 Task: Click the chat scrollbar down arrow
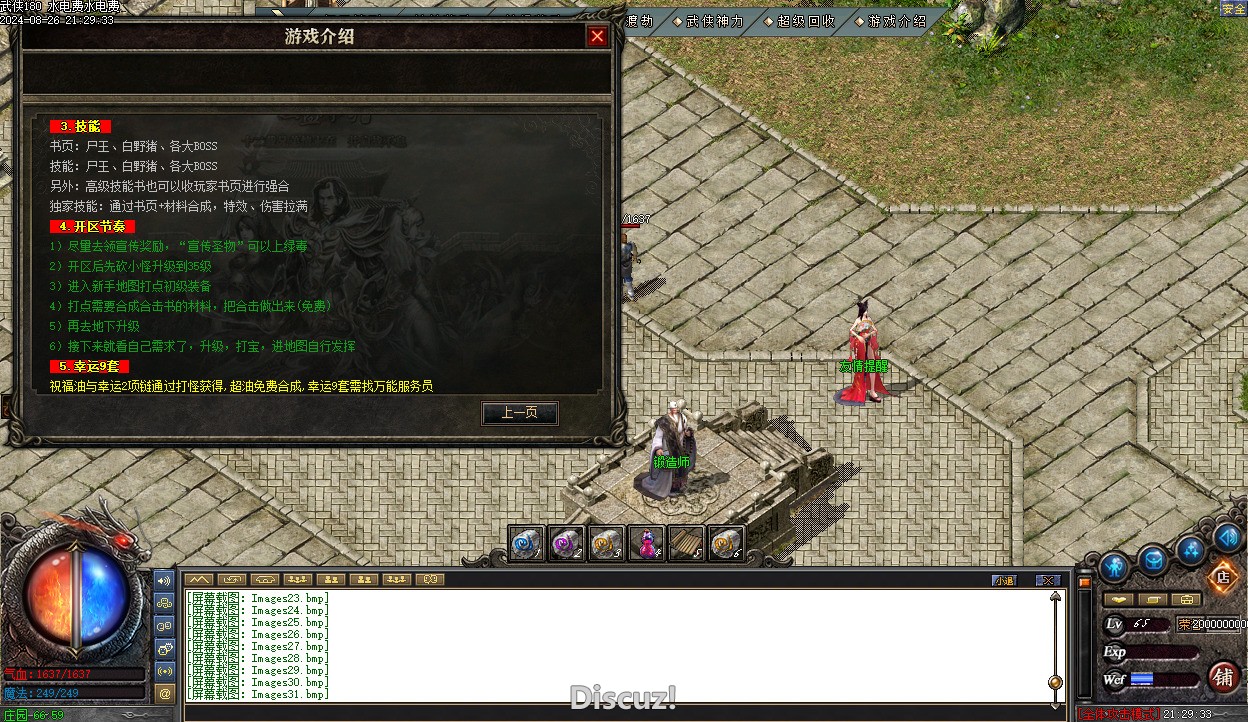(1055, 696)
